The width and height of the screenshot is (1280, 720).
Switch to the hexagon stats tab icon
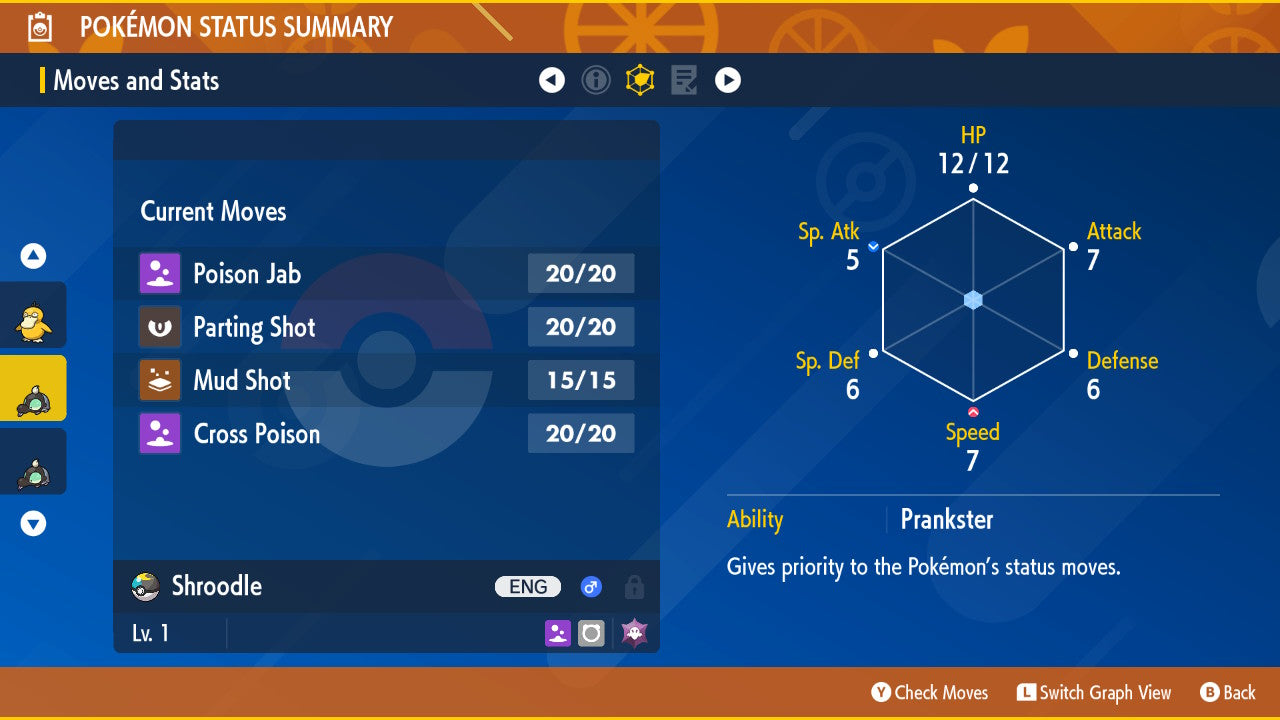tap(640, 80)
